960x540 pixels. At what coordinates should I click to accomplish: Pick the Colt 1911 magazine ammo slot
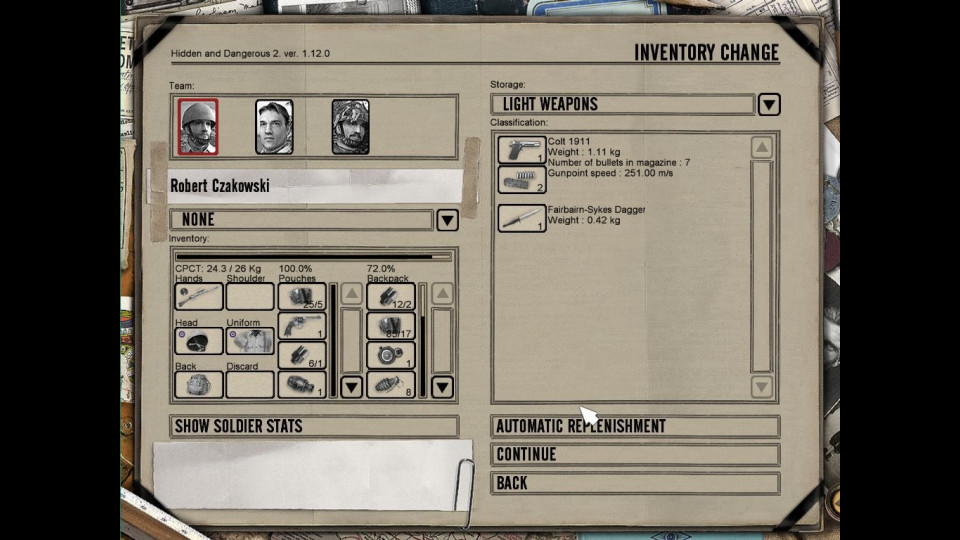pos(521,179)
